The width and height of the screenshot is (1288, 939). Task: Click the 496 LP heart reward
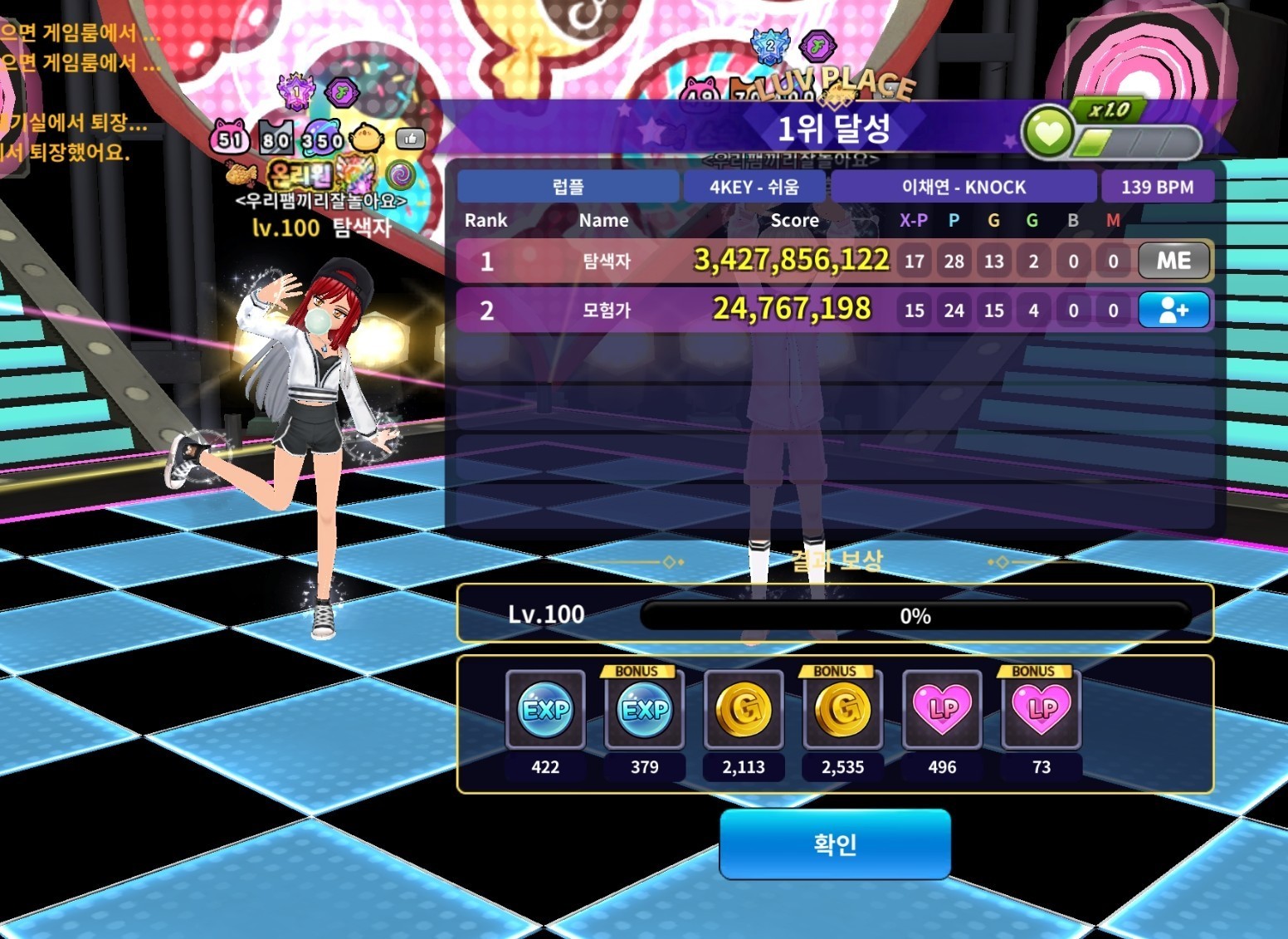tap(942, 710)
